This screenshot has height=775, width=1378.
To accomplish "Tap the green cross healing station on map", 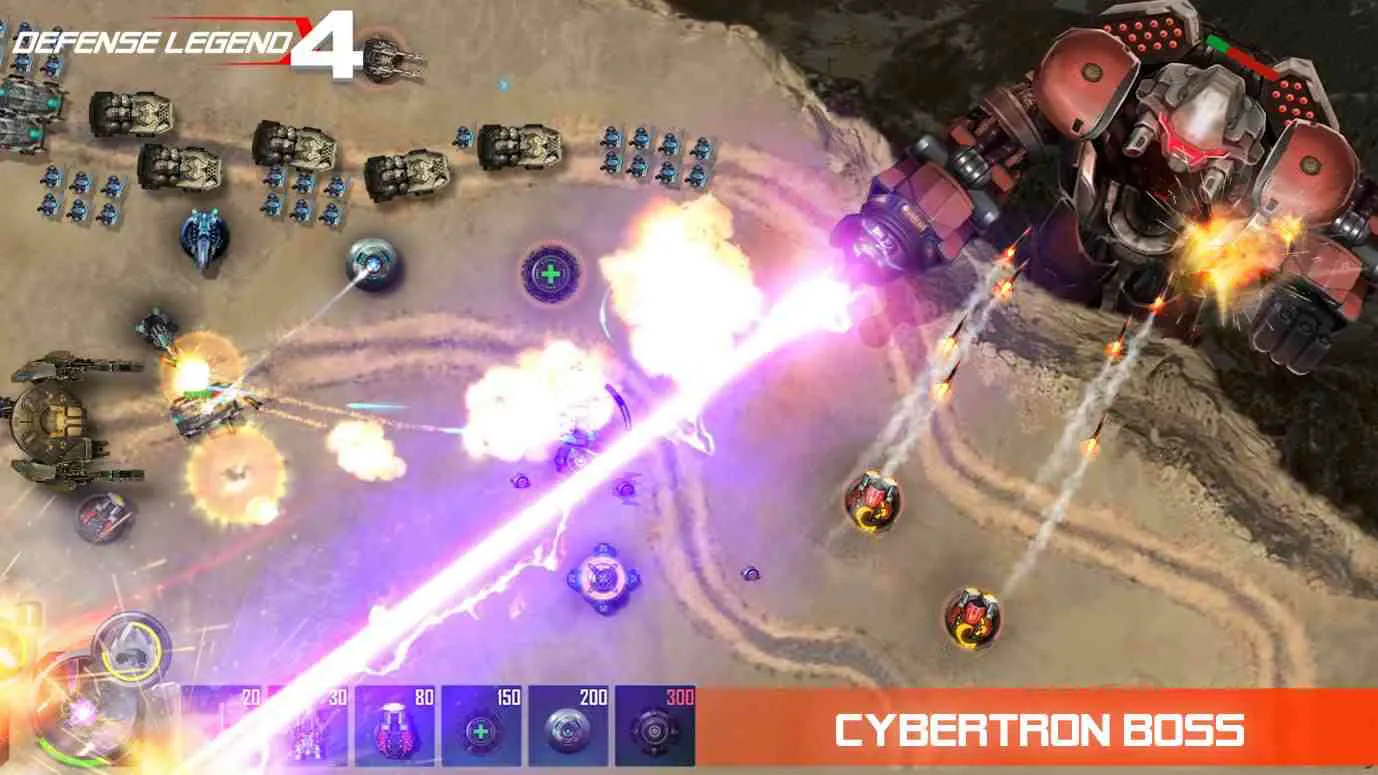I will point(549,272).
